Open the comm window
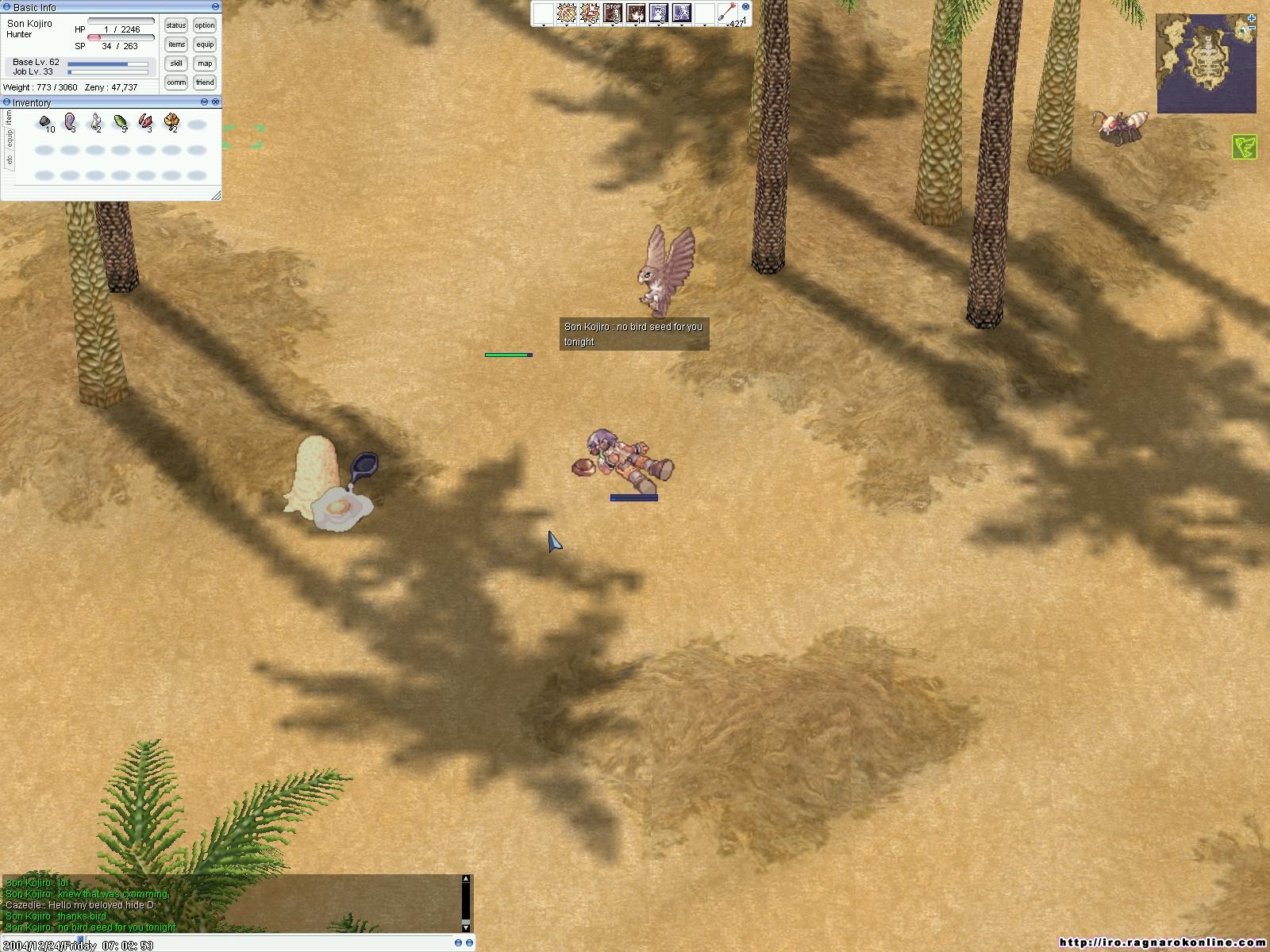This screenshot has height=952, width=1270. [176, 83]
